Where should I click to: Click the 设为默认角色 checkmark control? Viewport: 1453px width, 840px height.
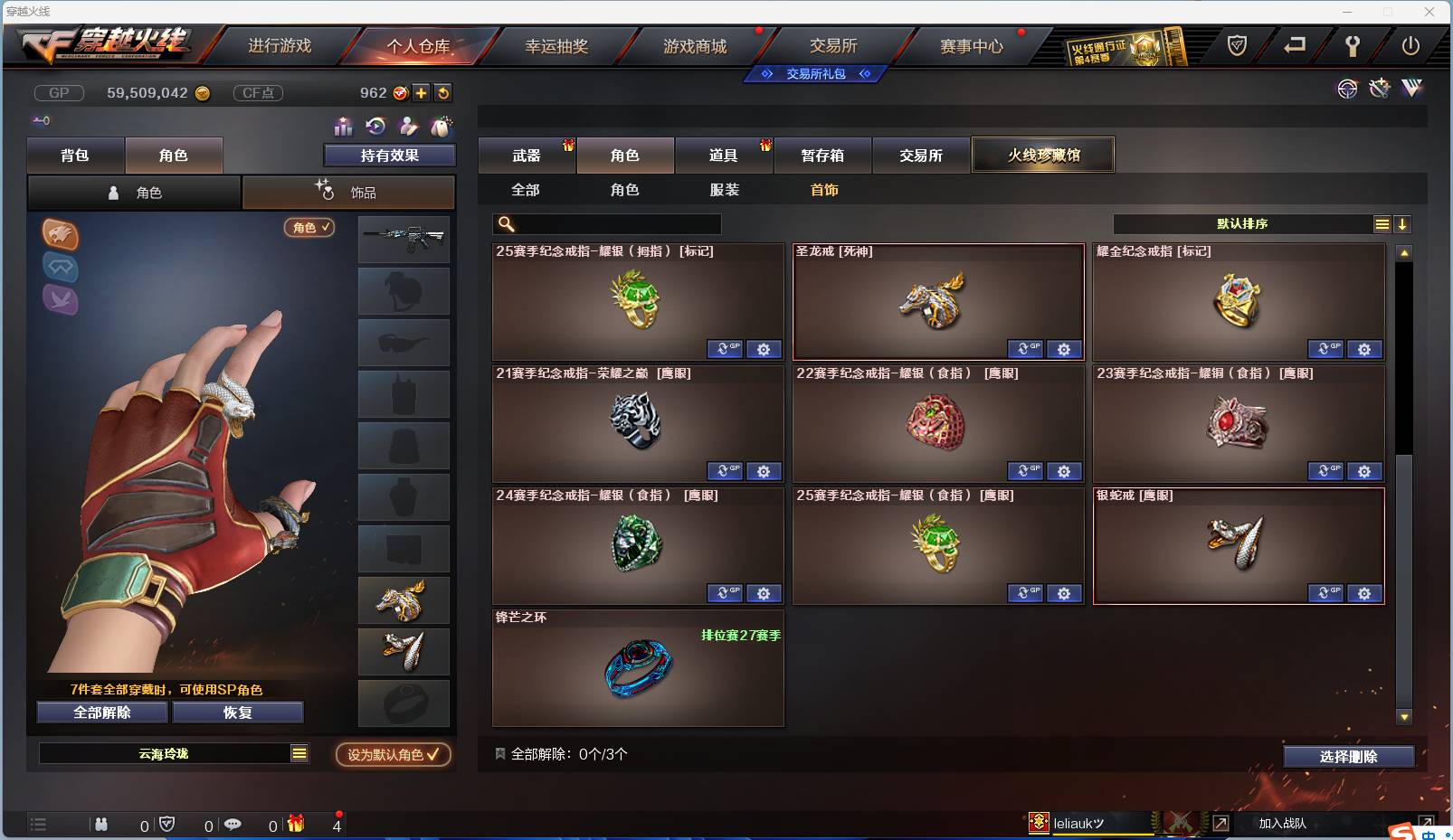click(x=393, y=755)
